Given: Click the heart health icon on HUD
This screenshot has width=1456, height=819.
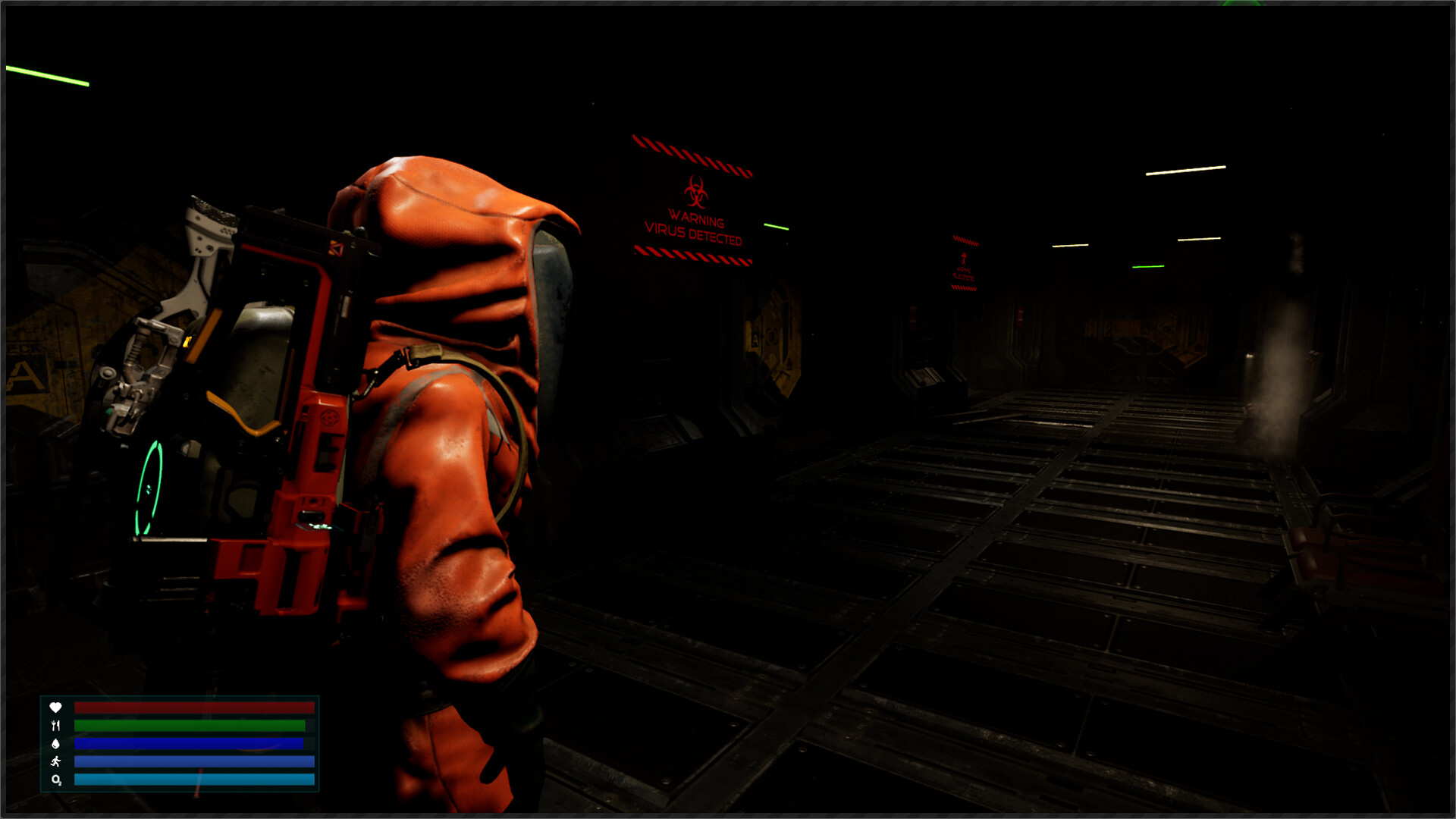Looking at the screenshot, I should pos(56,708).
